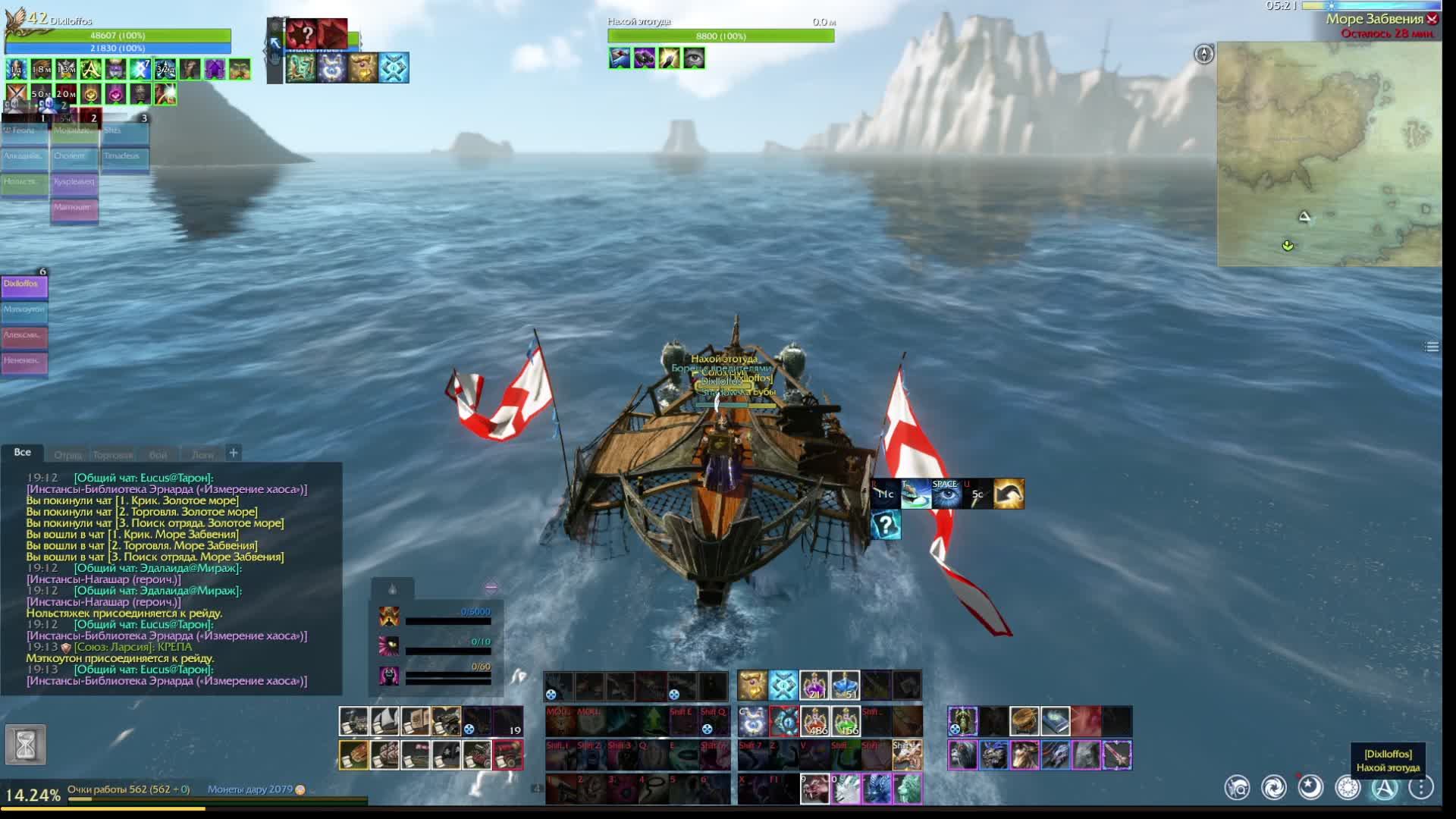Activate the white sailing ship scroll slot
Image resolution: width=1456 pixels, height=819 pixels.
[384, 721]
